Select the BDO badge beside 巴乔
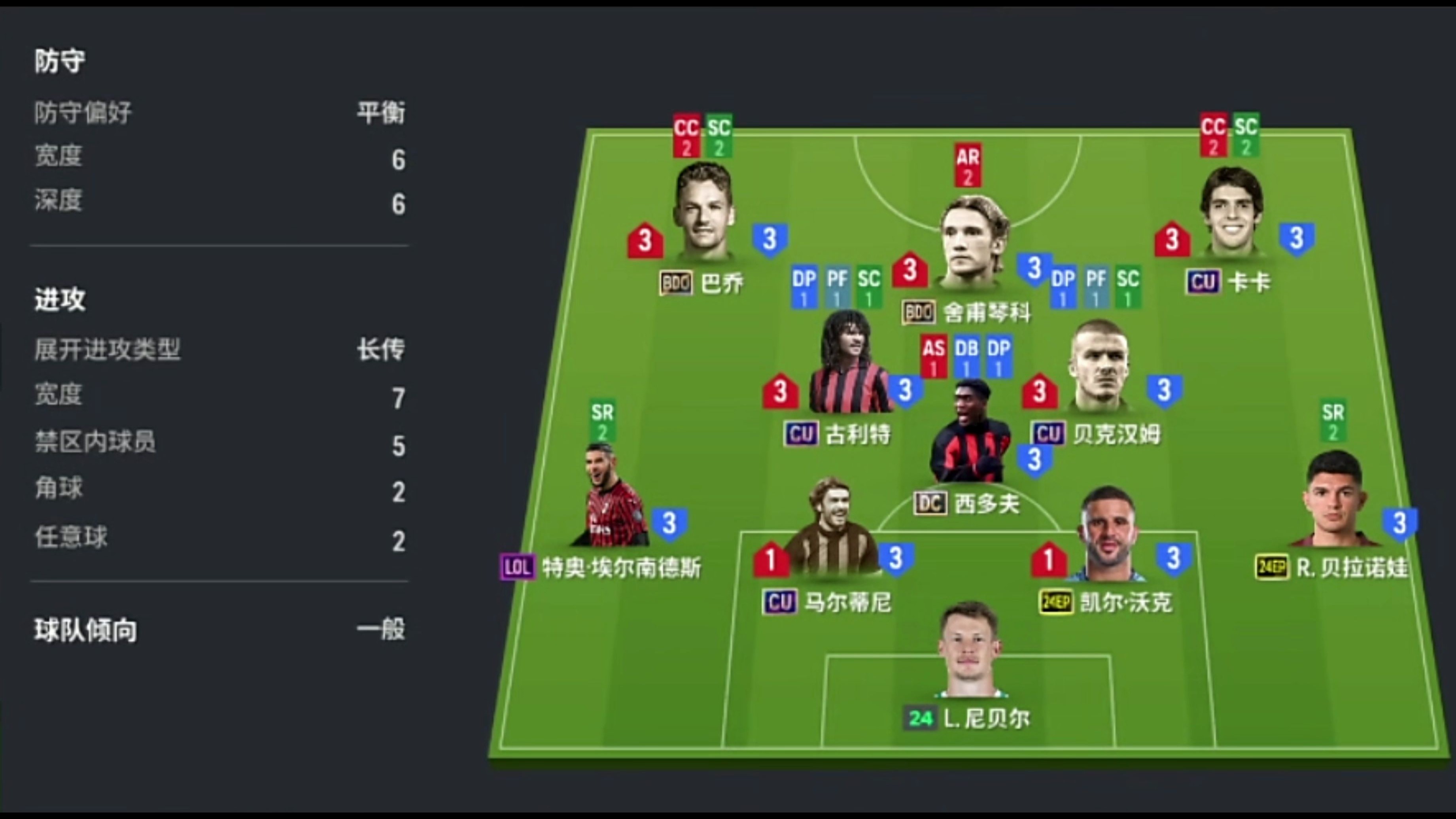 (x=677, y=282)
